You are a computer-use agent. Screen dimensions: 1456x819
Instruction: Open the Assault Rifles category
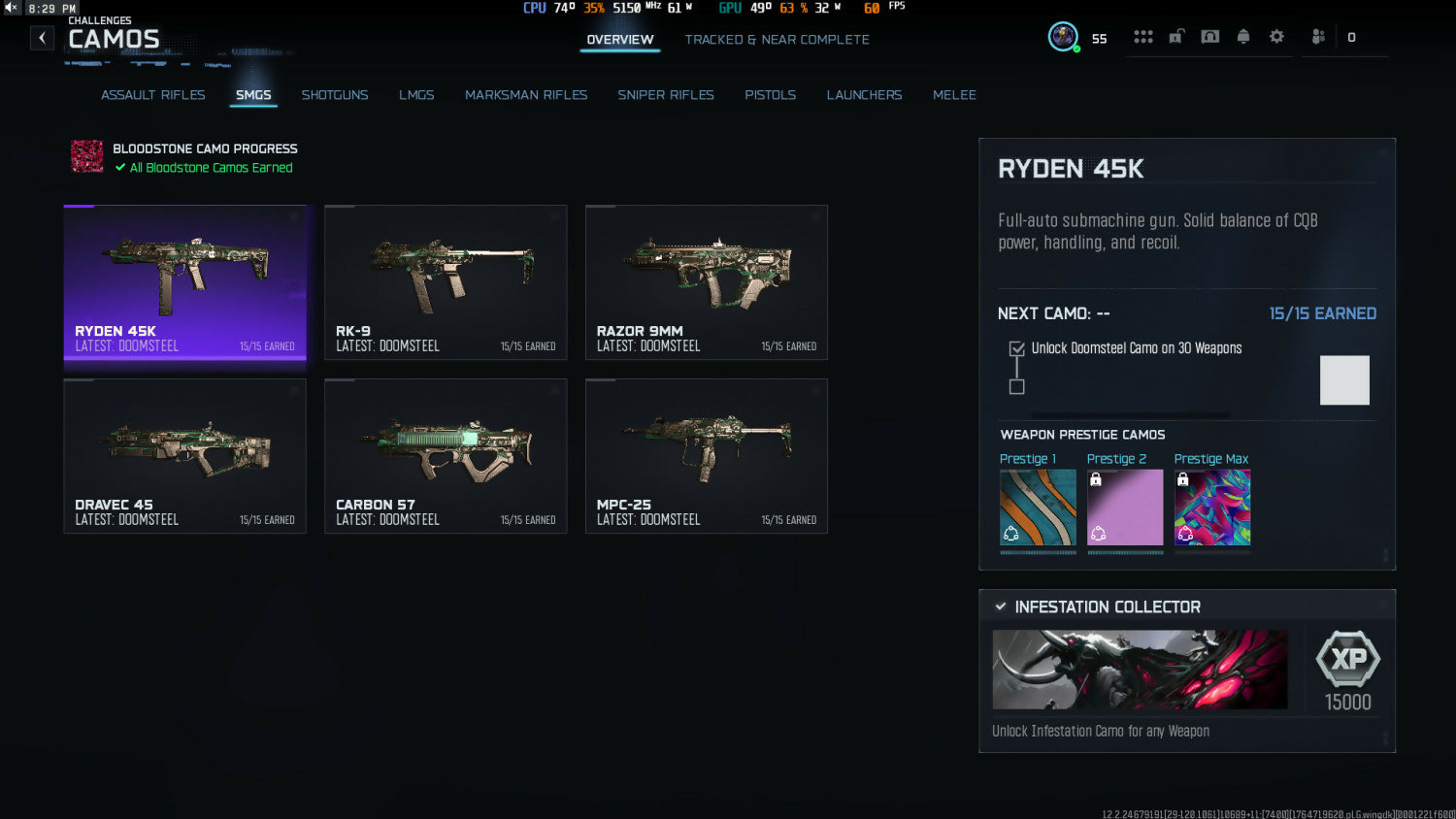pyautogui.click(x=153, y=95)
